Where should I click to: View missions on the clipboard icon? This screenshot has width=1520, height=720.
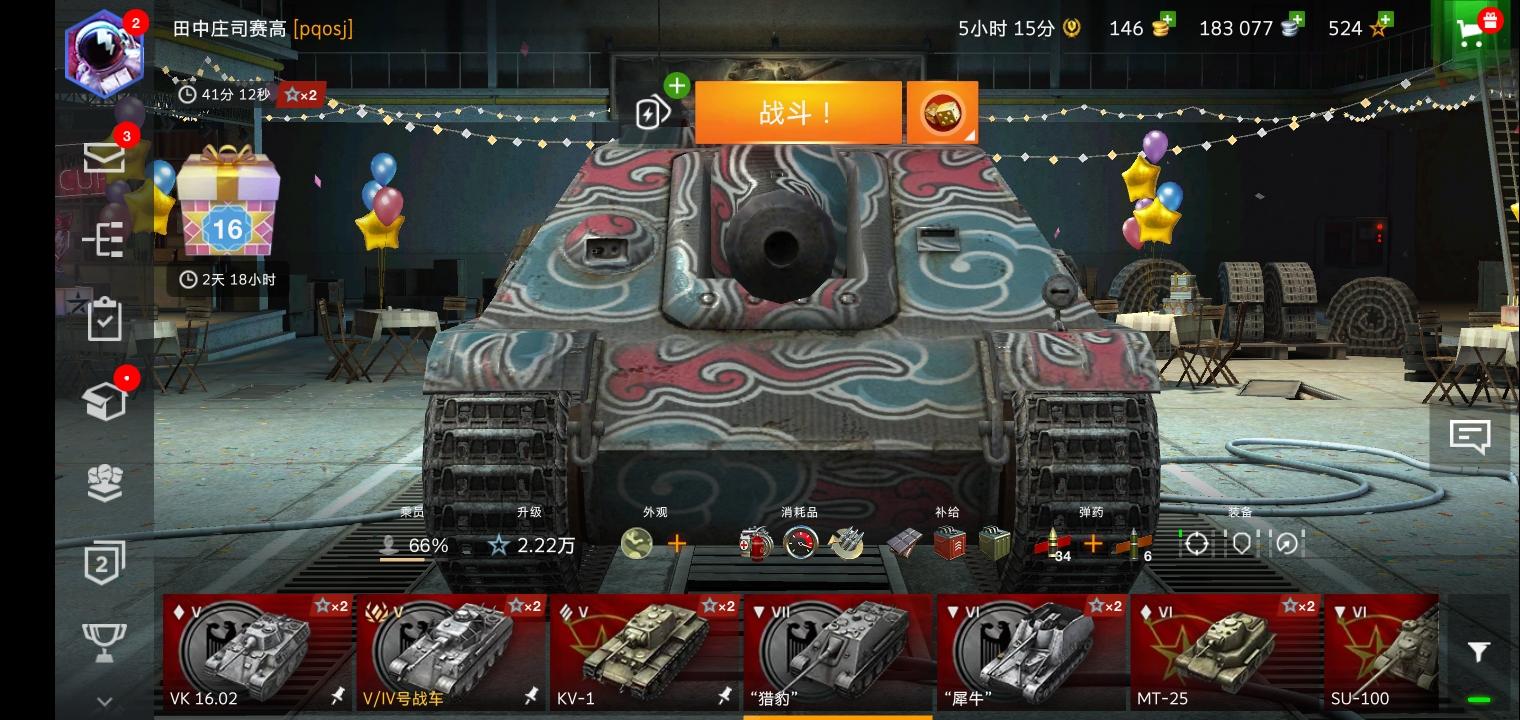pos(103,318)
